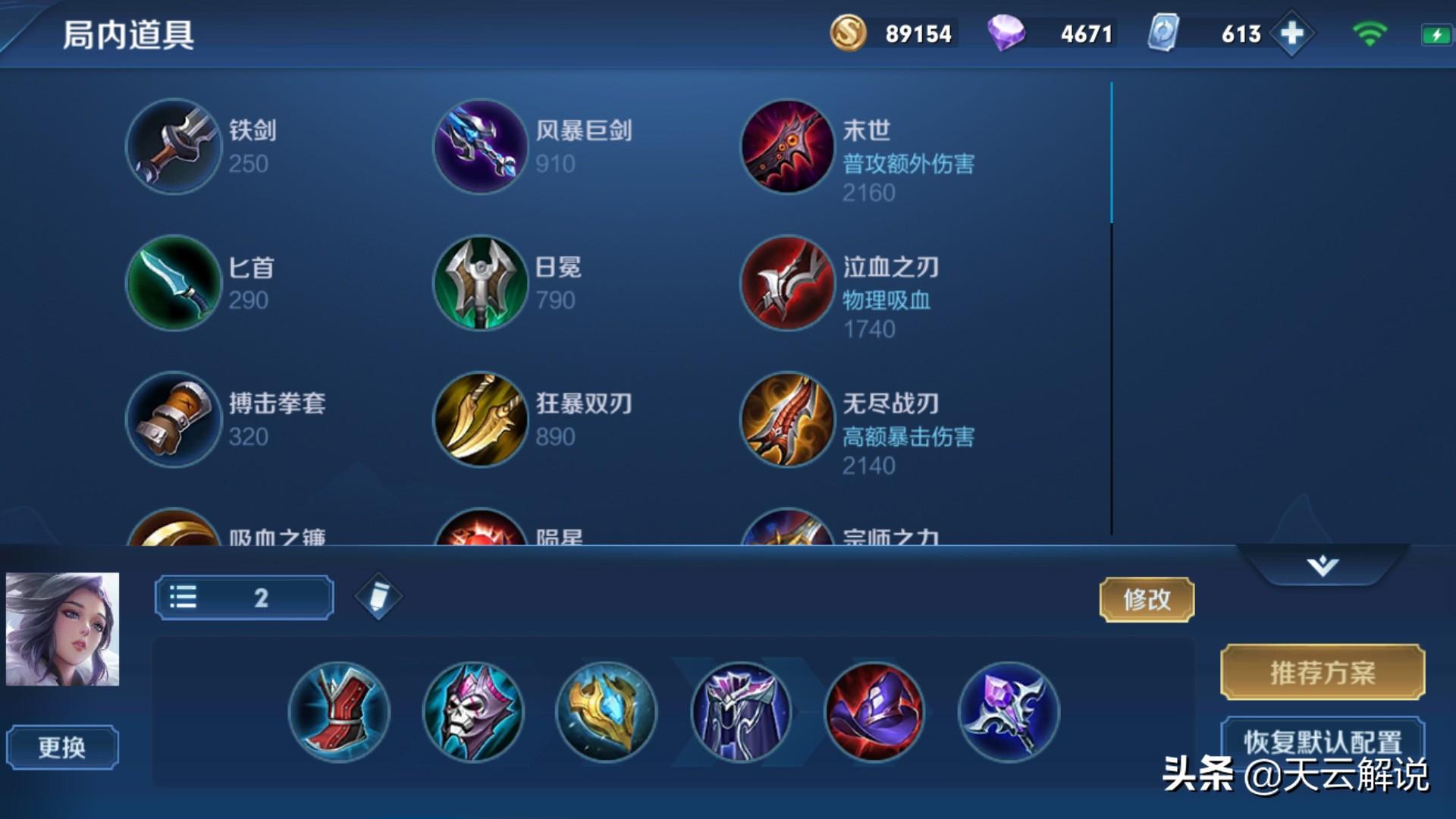Viewport: 1456px width, 819px height.
Task: Select the 狂暴双刃 twin blades item
Action: pyautogui.click(x=479, y=419)
